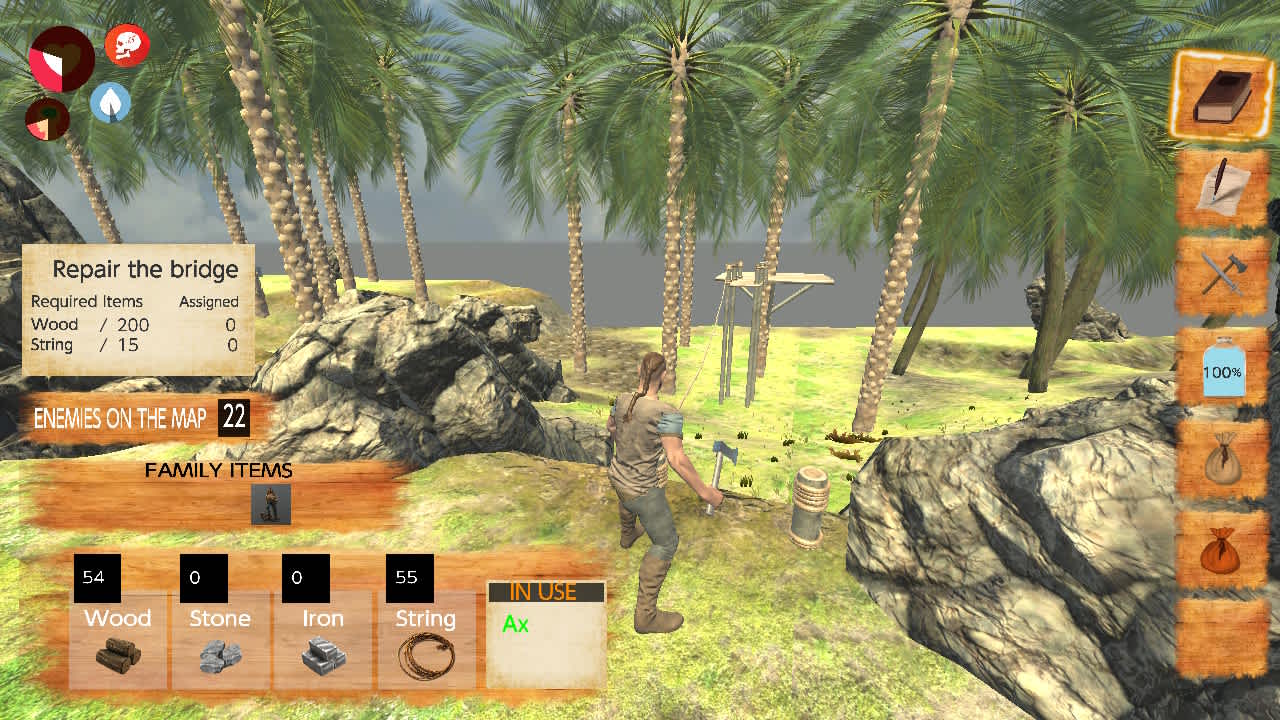Open the Repair the bridge quest panel
Image resolution: width=1280 pixels, height=720 pixels.
point(138,310)
